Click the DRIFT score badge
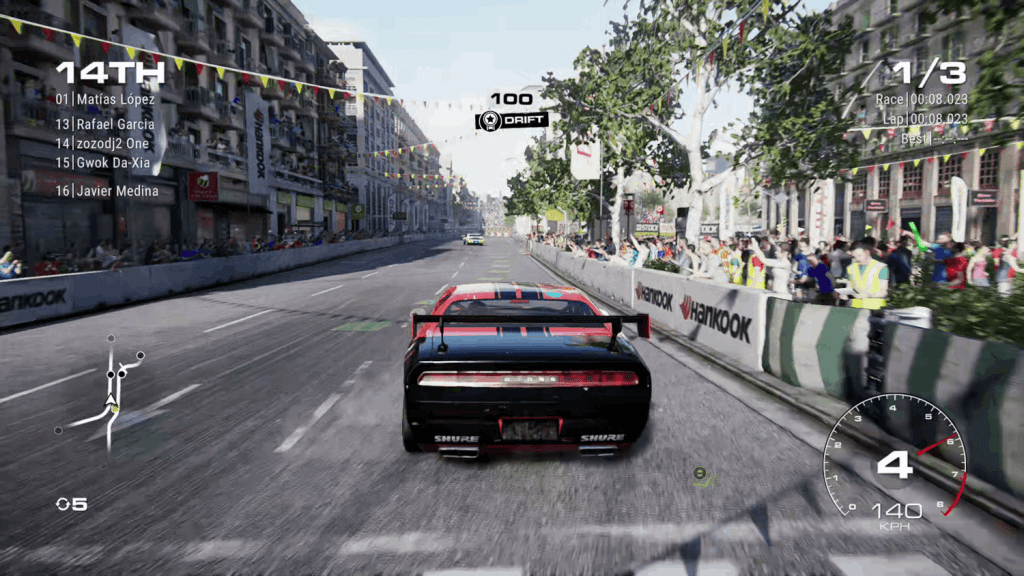The image size is (1024, 576). 512,121
